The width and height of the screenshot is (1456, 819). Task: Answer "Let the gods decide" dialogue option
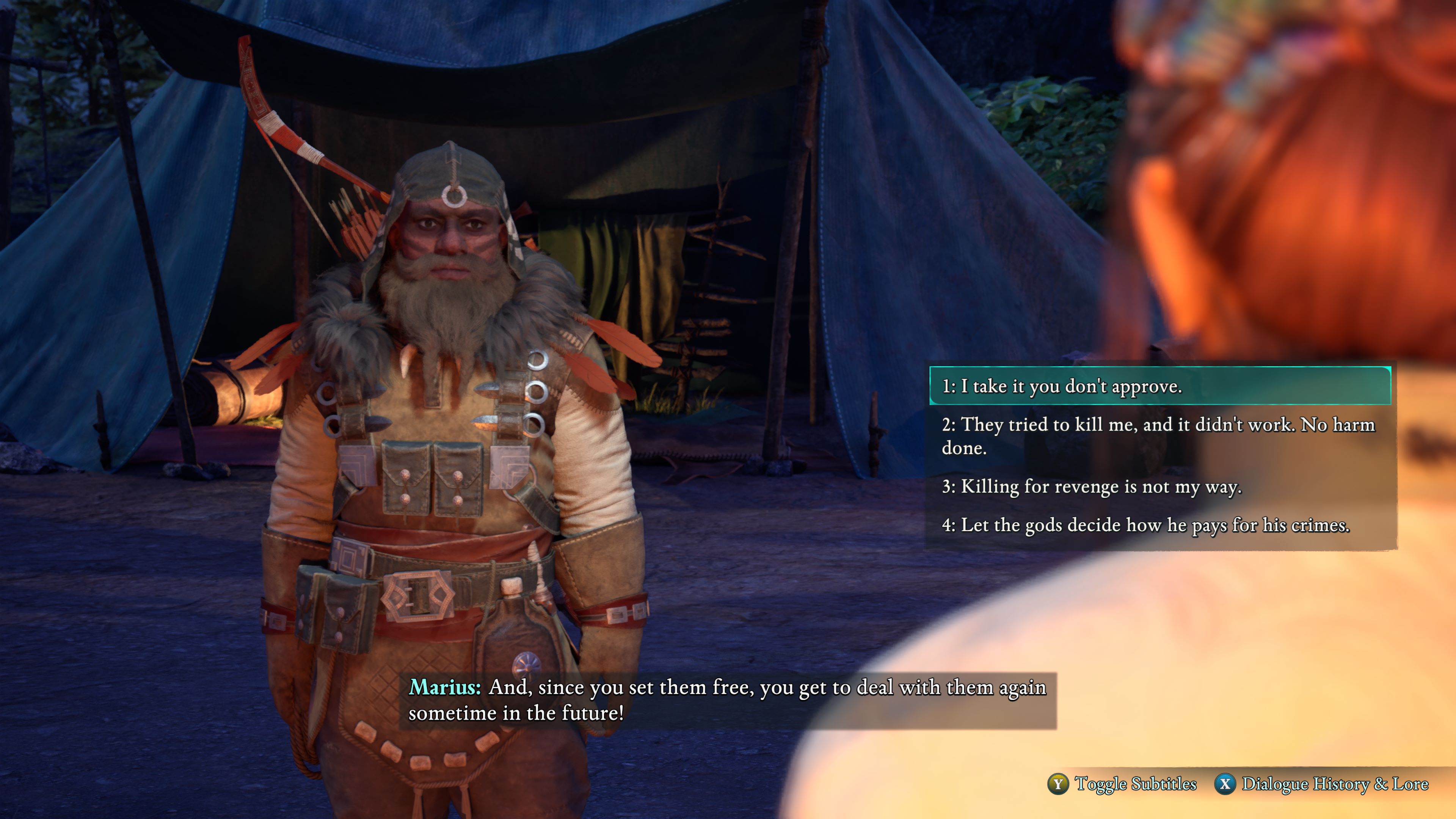[x=1146, y=525]
